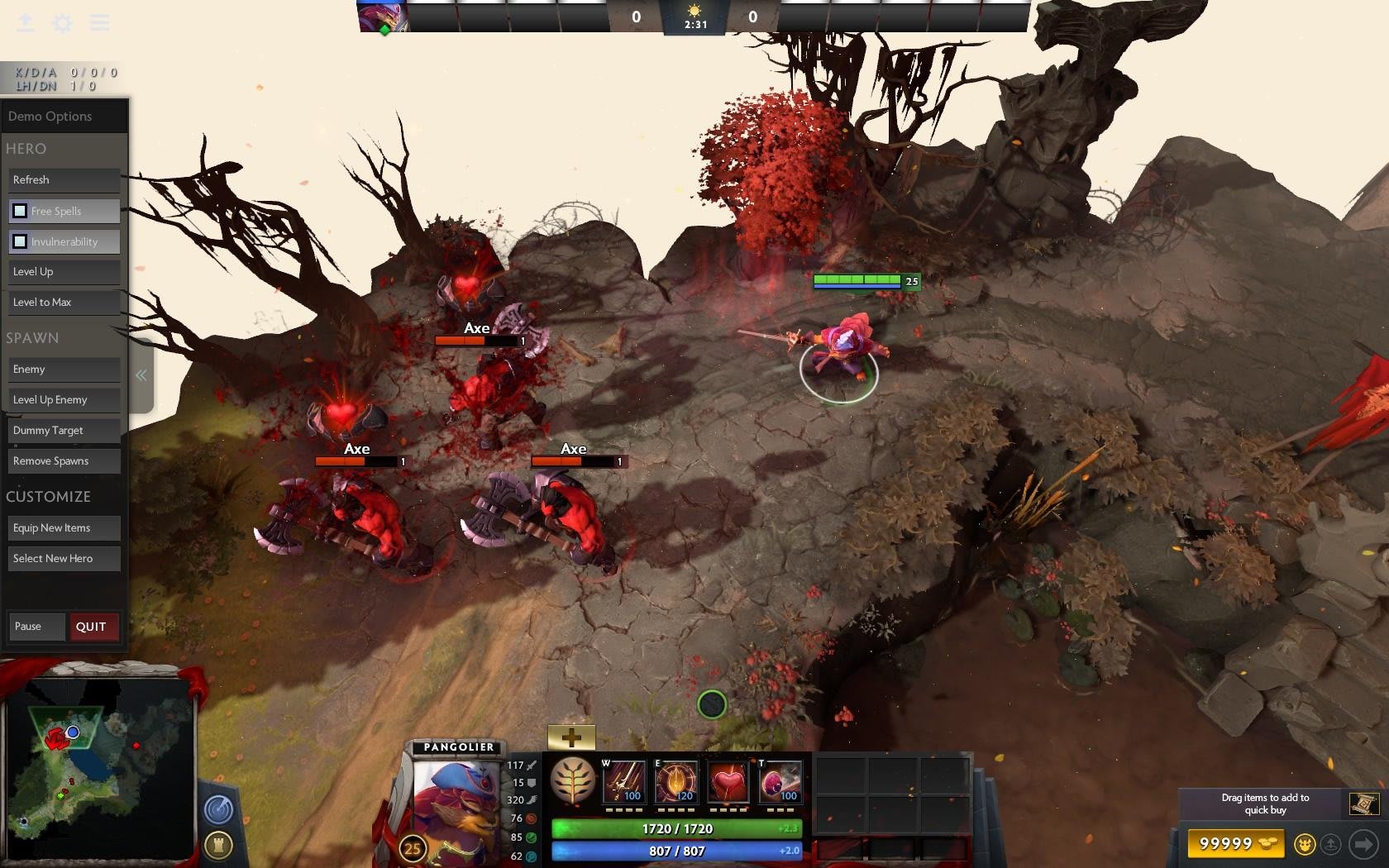Choose Level to Max for the hero
This screenshot has width=1389, height=868.
coord(64,303)
